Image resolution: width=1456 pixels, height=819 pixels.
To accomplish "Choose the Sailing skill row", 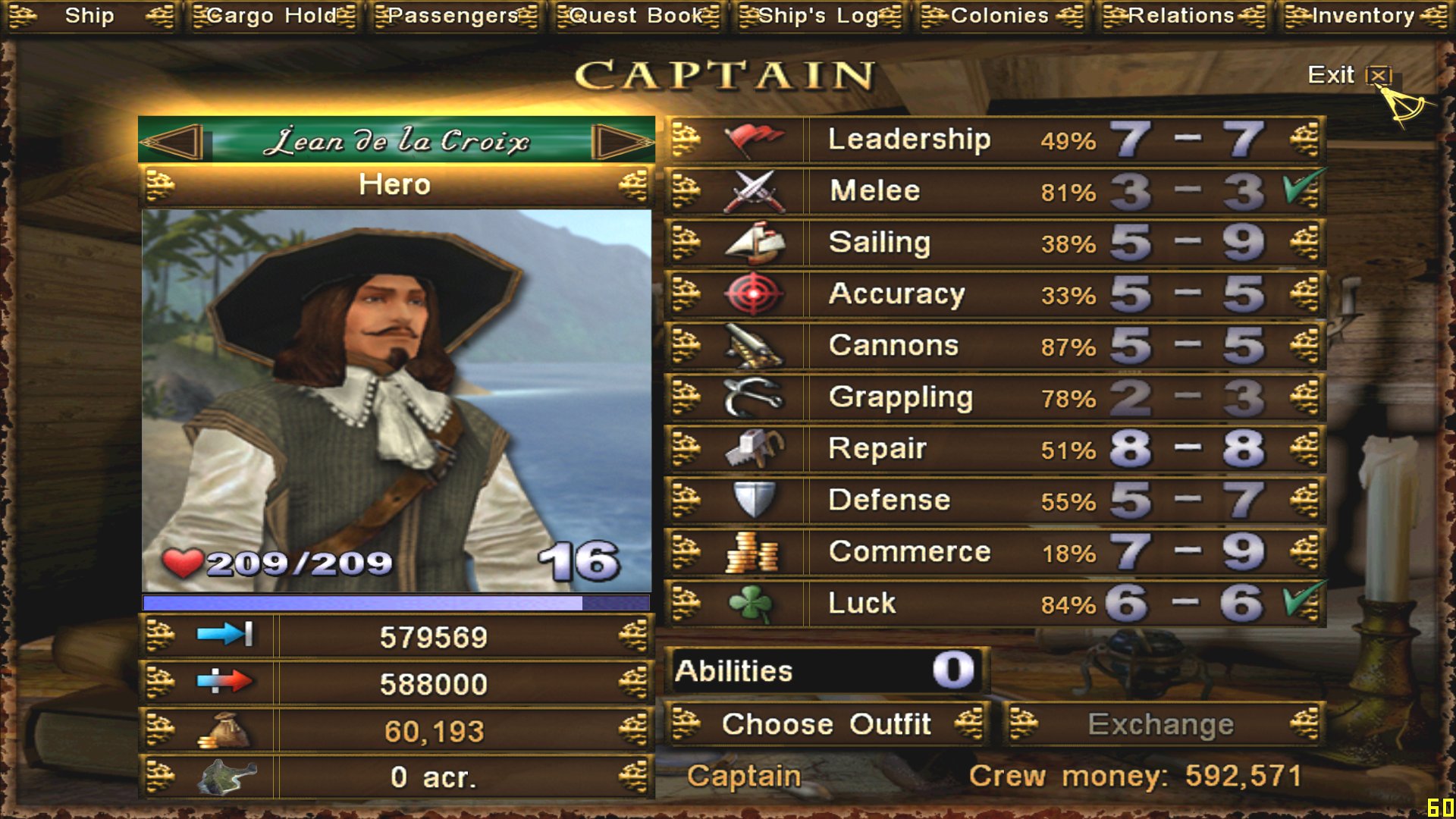I will click(993, 243).
